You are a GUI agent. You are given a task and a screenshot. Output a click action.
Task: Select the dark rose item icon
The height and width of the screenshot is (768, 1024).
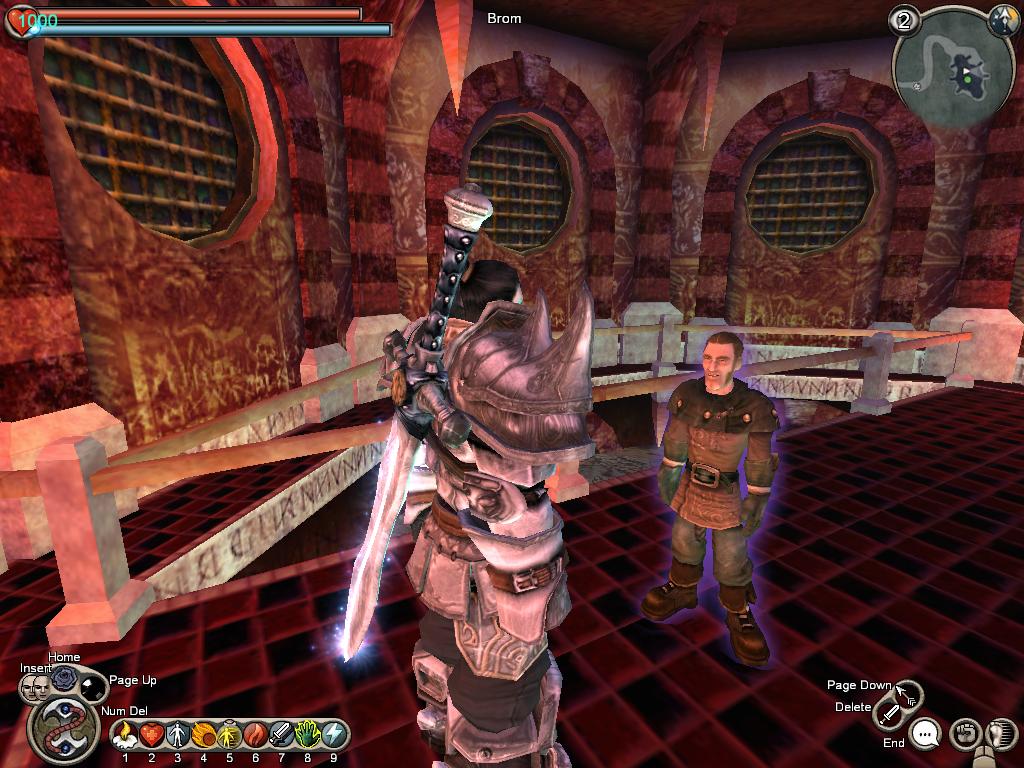click(65, 679)
